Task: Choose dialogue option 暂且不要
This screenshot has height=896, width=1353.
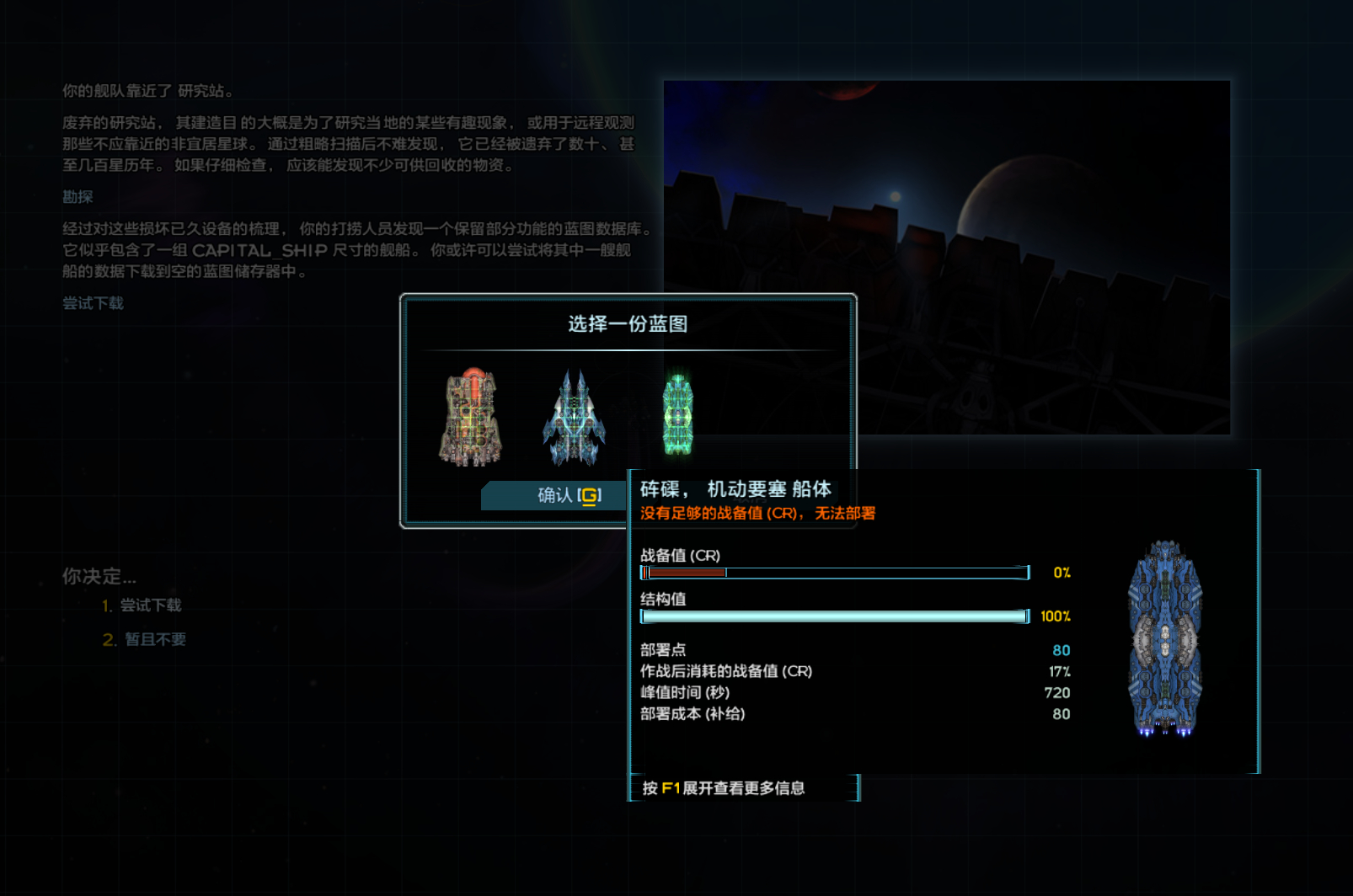Action: (x=155, y=639)
